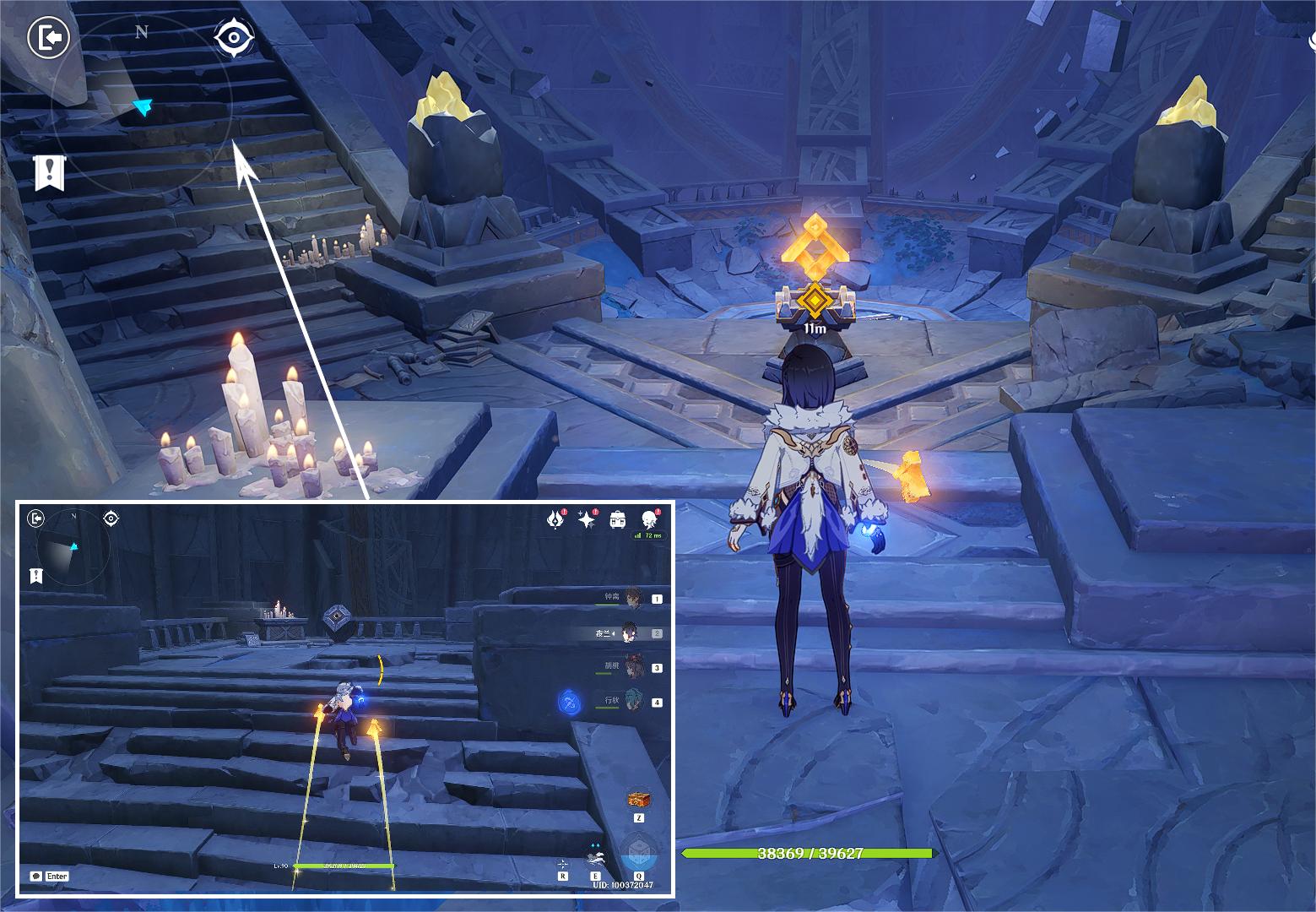Open the flame-shaped icon in the inset

pyautogui.click(x=555, y=520)
